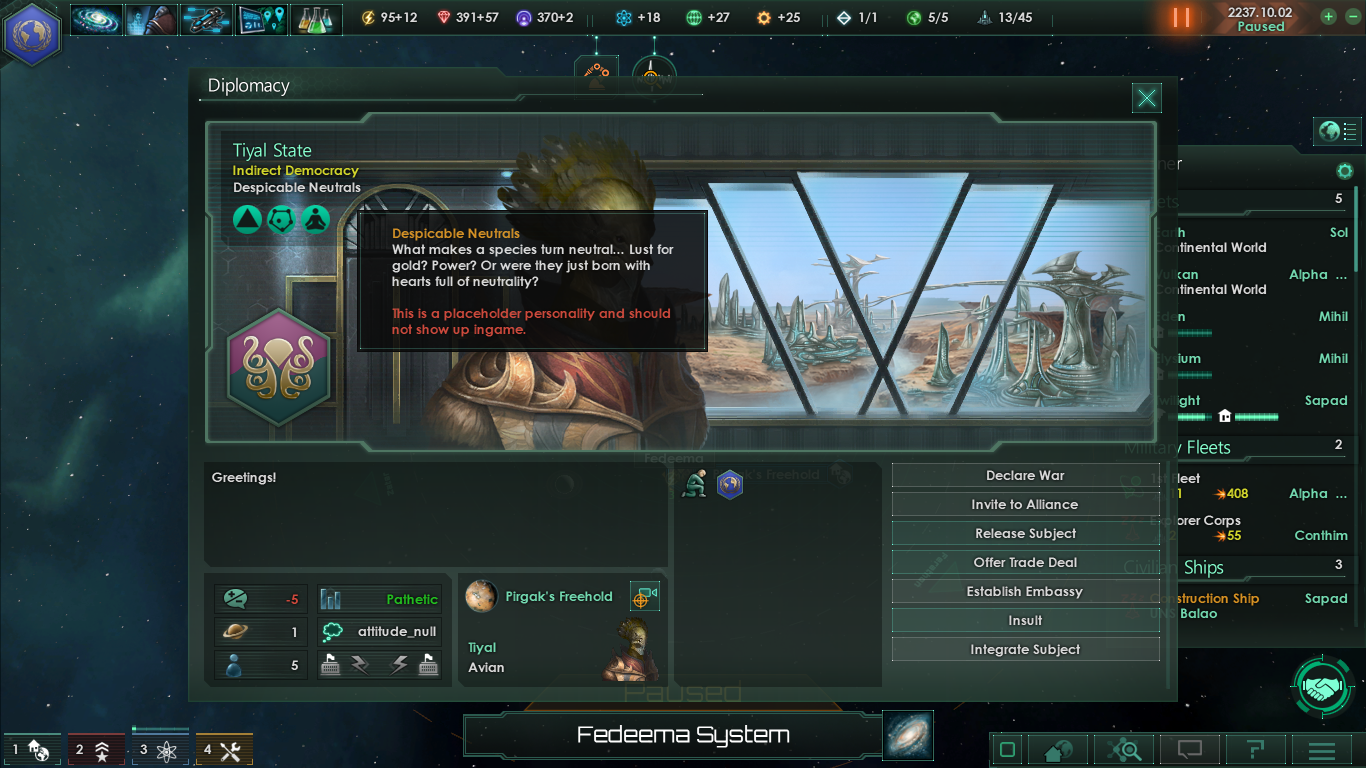Open the Ship Designer icon in the top toolbar
This screenshot has width=1366, height=768.
[x=206, y=17]
